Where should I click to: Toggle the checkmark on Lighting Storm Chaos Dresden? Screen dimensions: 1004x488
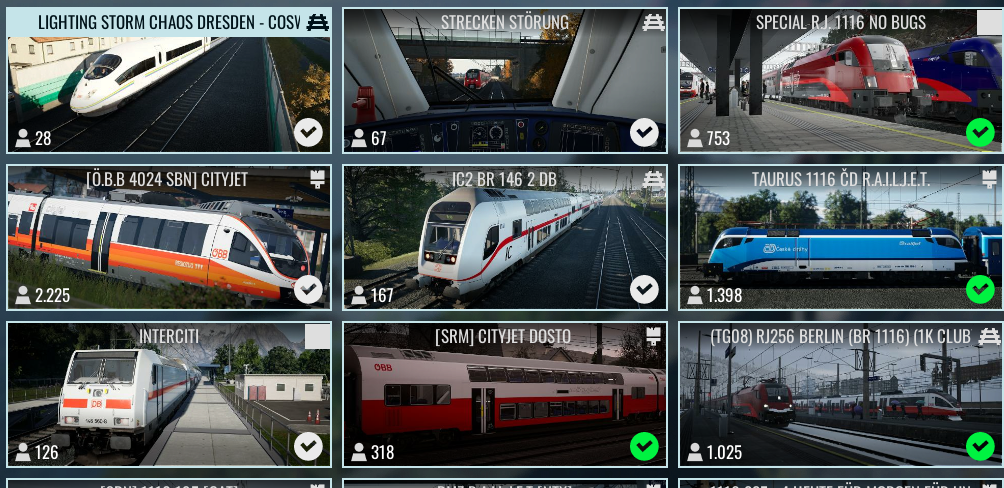coord(308,132)
